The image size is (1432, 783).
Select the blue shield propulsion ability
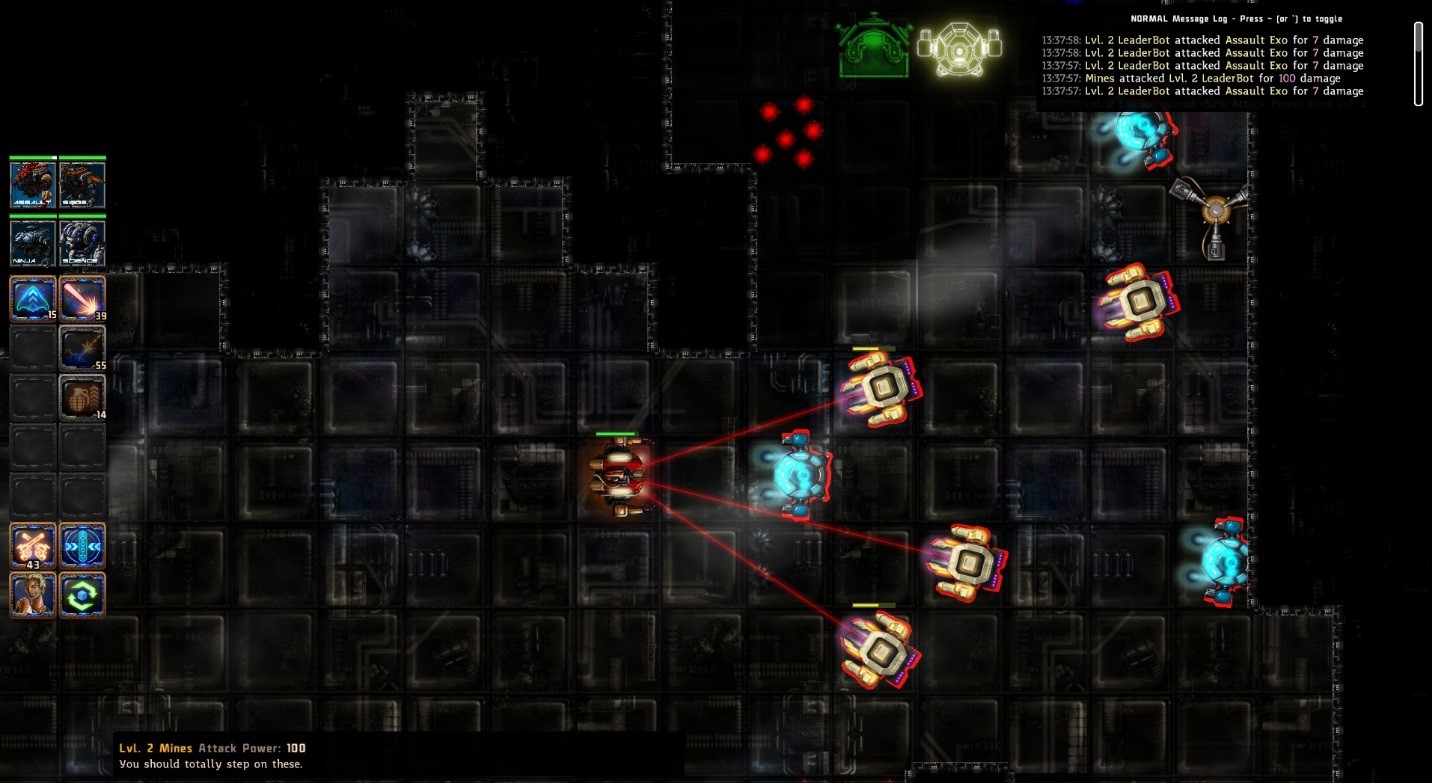coord(33,297)
